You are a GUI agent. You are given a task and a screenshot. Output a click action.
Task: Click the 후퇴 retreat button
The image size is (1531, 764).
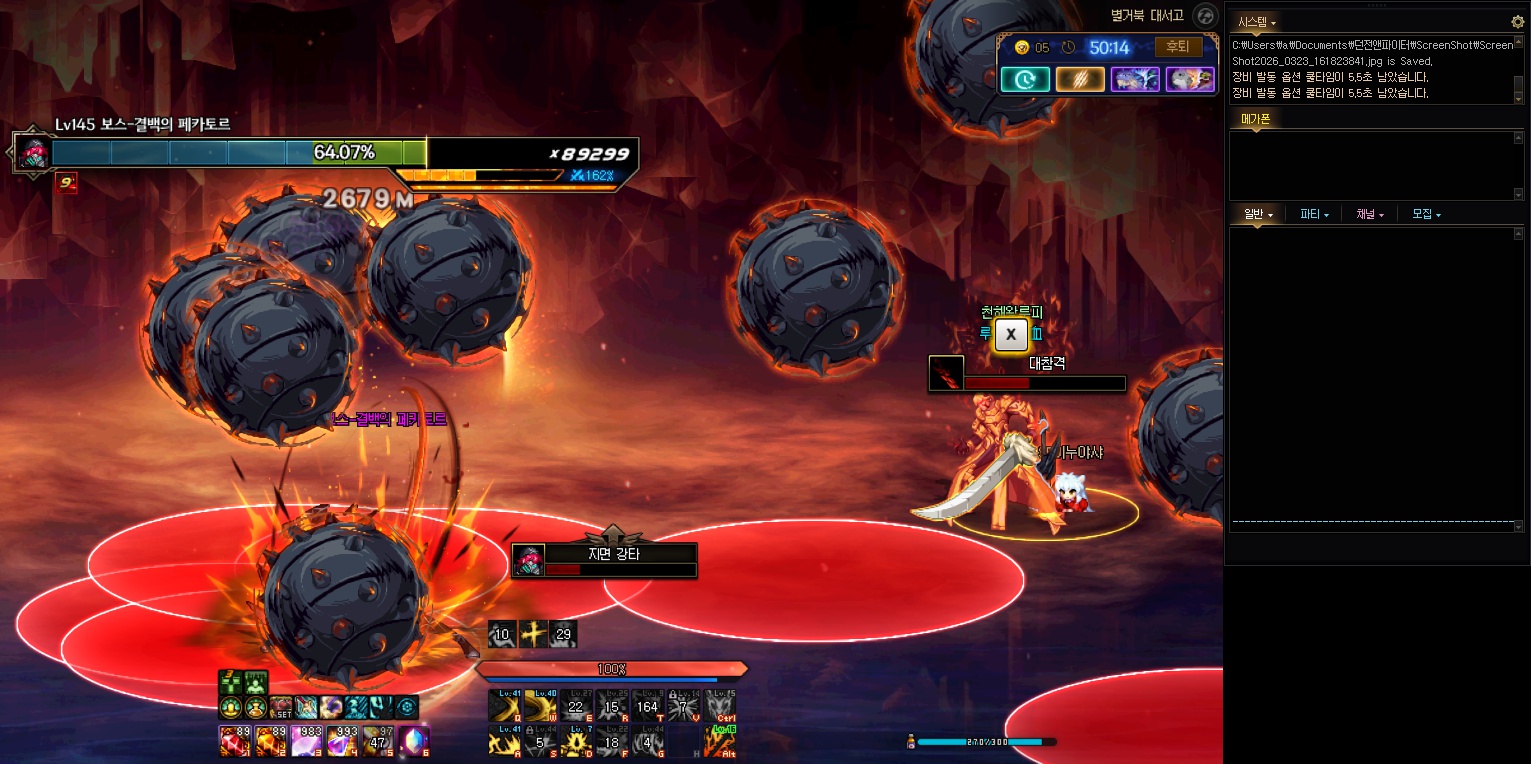click(1178, 47)
